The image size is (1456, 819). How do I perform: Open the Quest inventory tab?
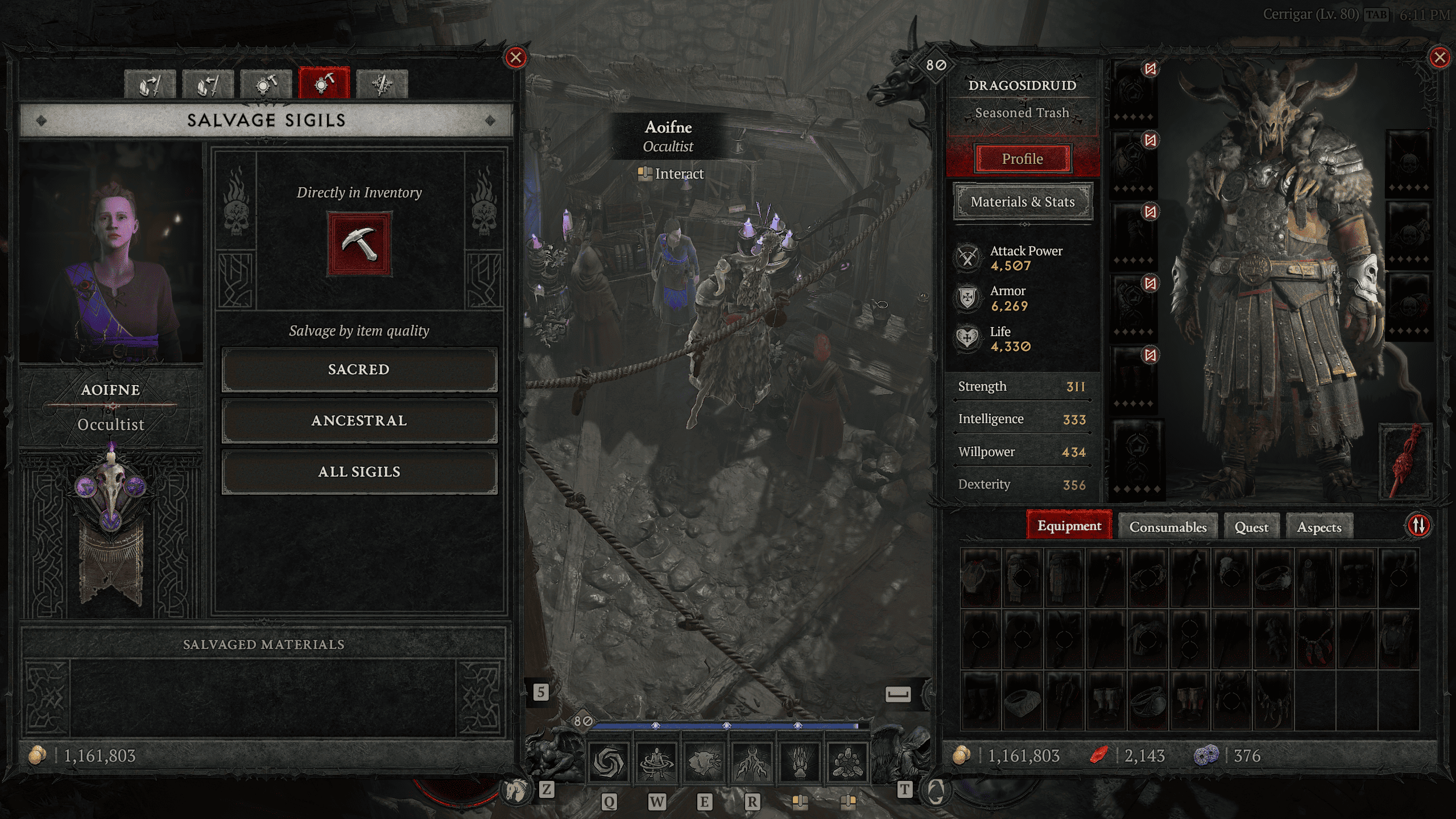click(1251, 527)
